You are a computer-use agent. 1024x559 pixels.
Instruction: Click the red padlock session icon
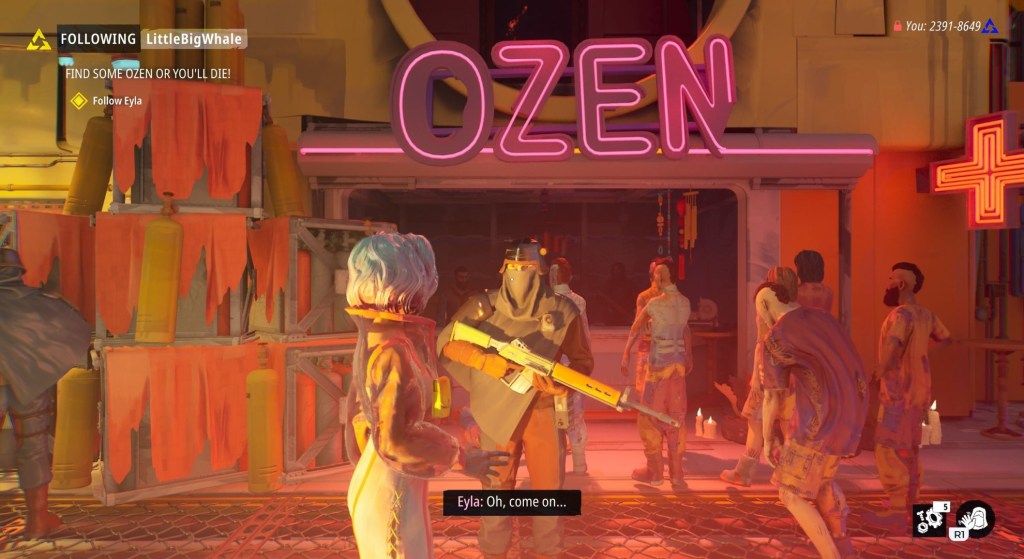(897, 26)
